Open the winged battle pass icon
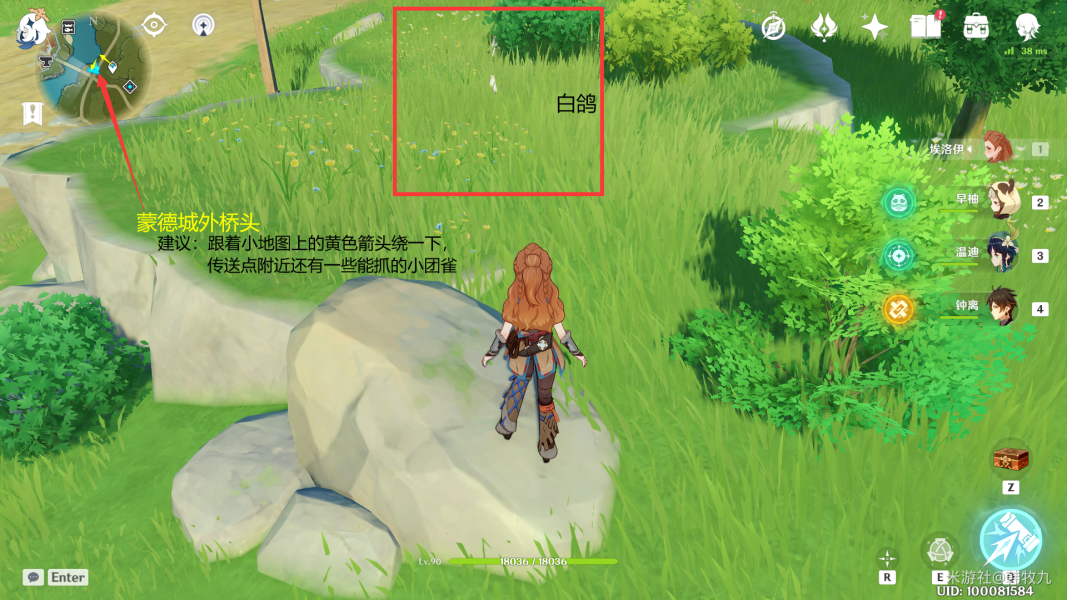The width and height of the screenshot is (1067, 600). [x=823, y=27]
